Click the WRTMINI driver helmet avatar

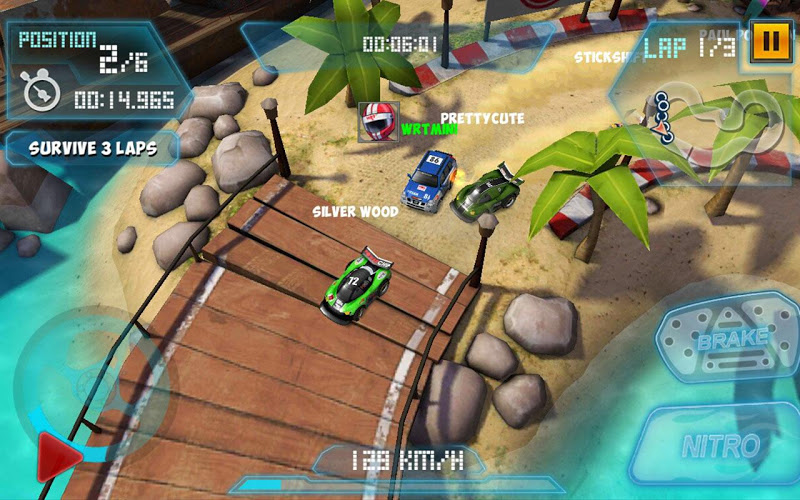[378, 122]
